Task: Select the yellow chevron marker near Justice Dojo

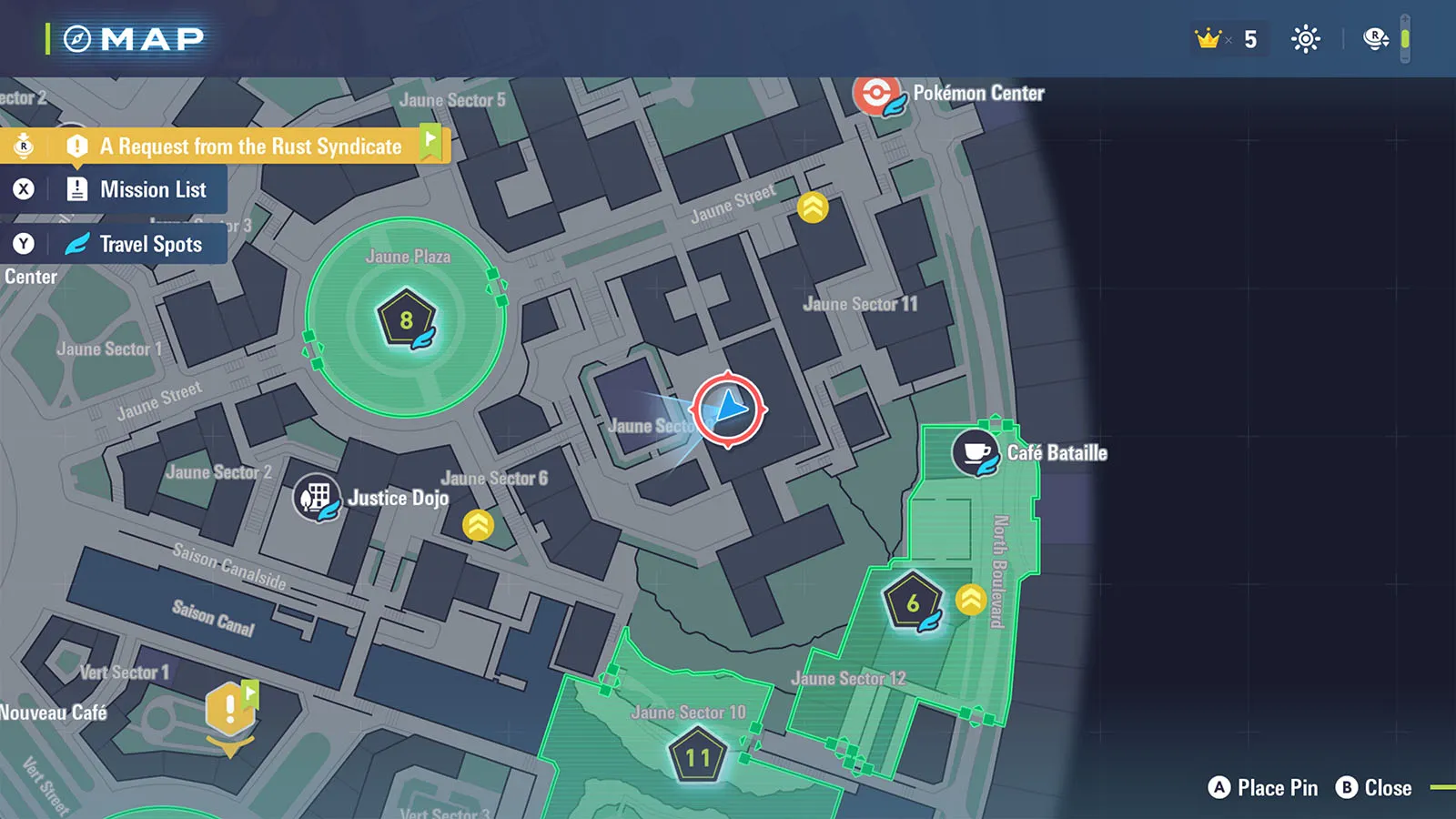Action: point(478,525)
